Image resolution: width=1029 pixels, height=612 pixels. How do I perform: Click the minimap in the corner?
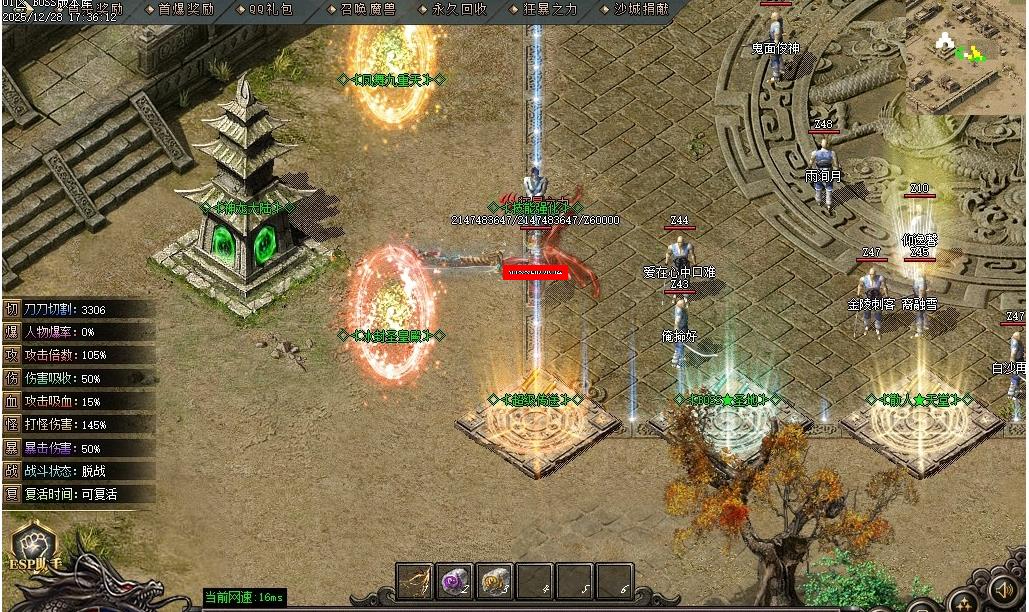[966, 56]
